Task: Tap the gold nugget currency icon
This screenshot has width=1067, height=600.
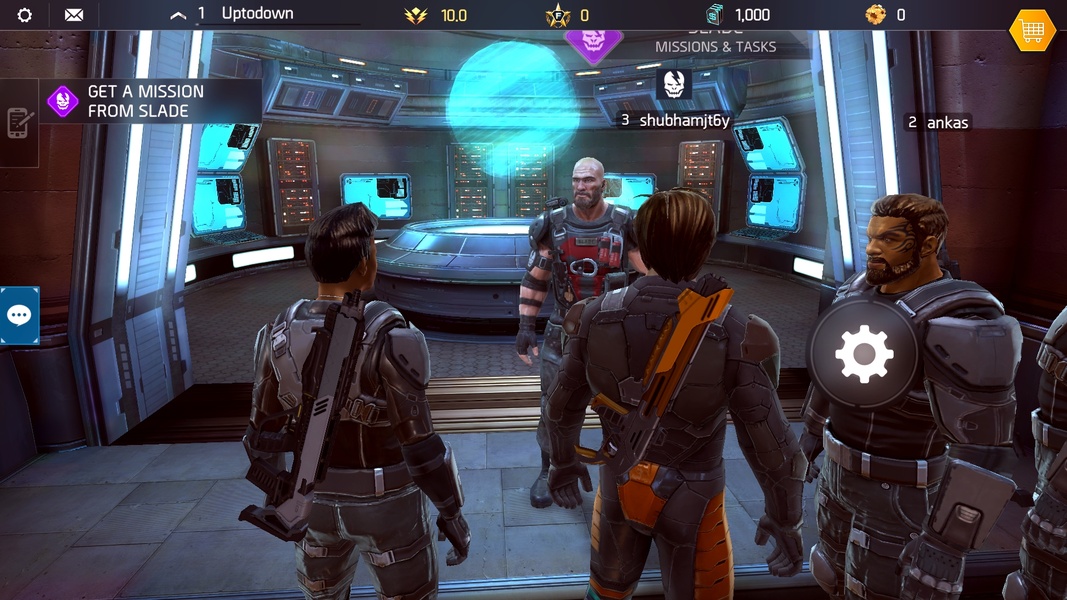Action: click(x=875, y=15)
